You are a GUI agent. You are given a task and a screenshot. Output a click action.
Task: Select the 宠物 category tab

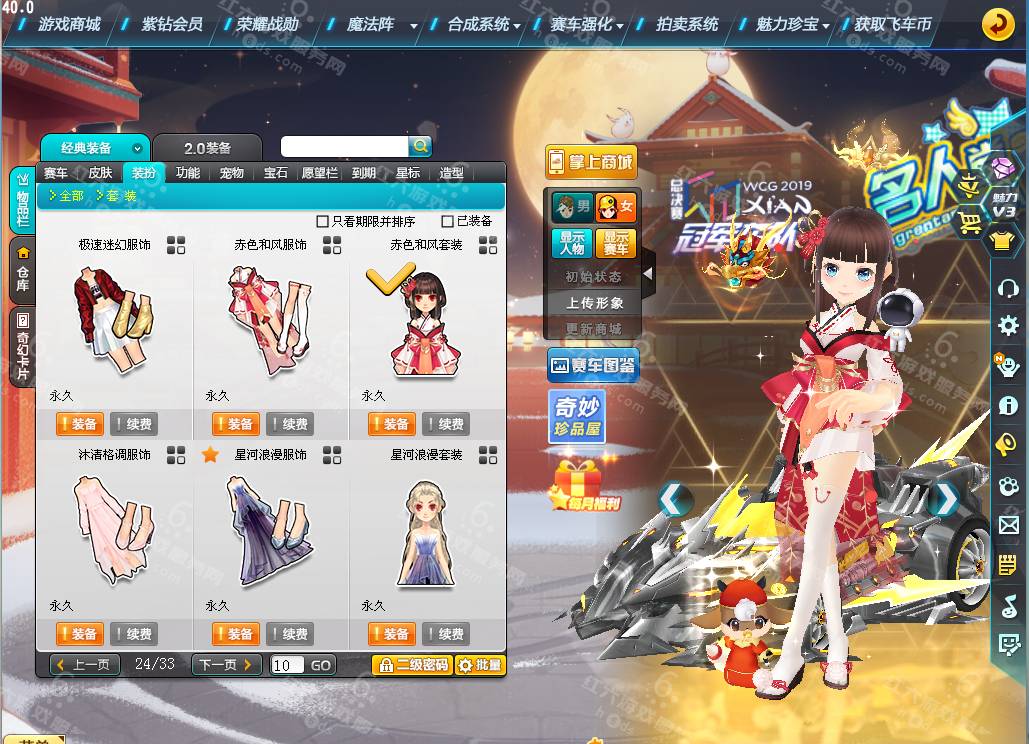coord(231,173)
